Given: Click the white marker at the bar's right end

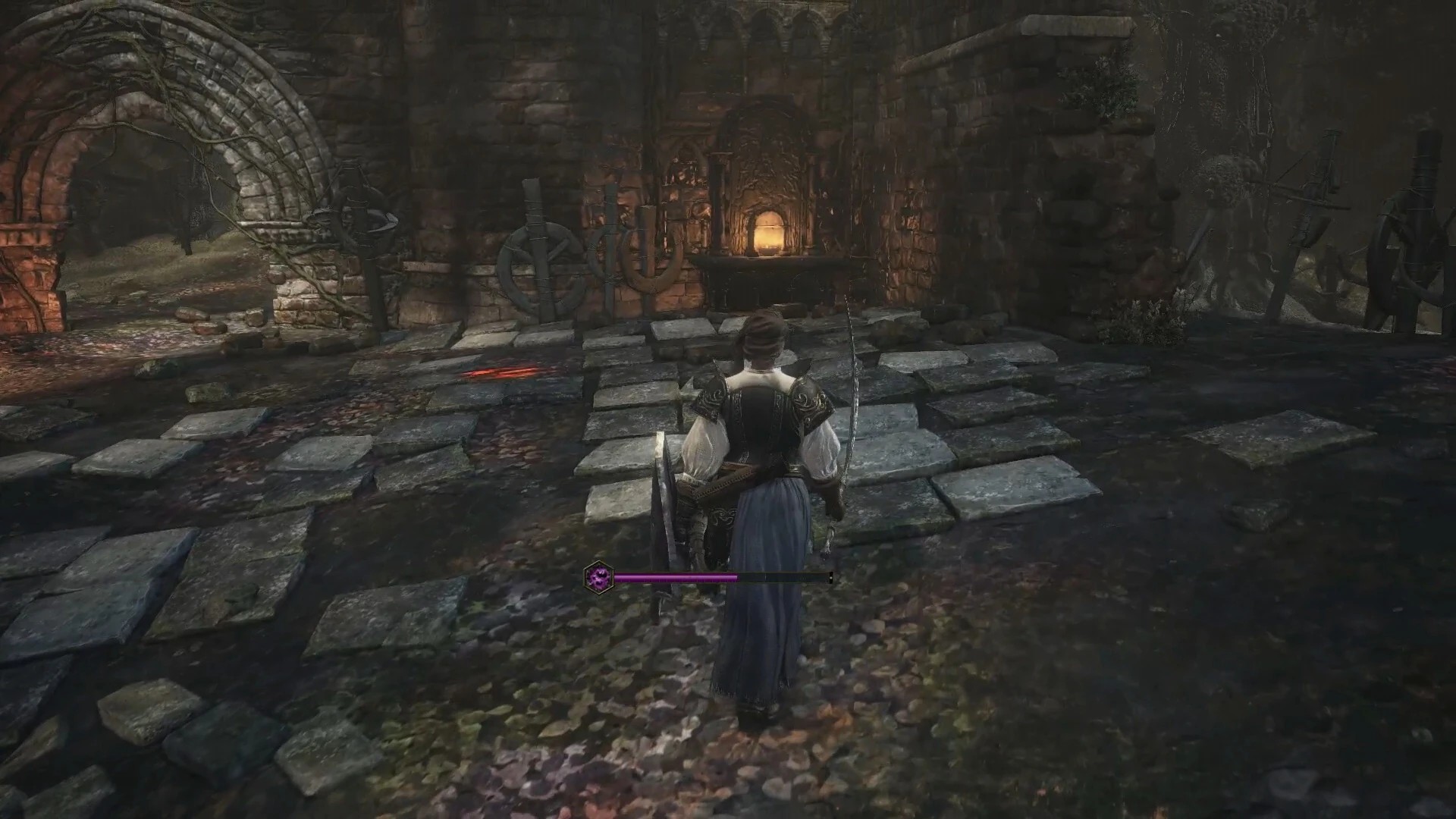Looking at the screenshot, I should 830,578.
